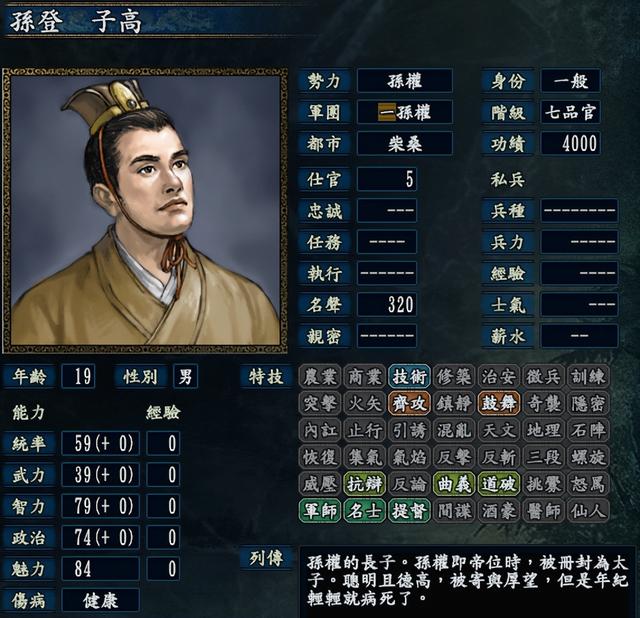Select the 抗辯 skill tile

(364, 484)
